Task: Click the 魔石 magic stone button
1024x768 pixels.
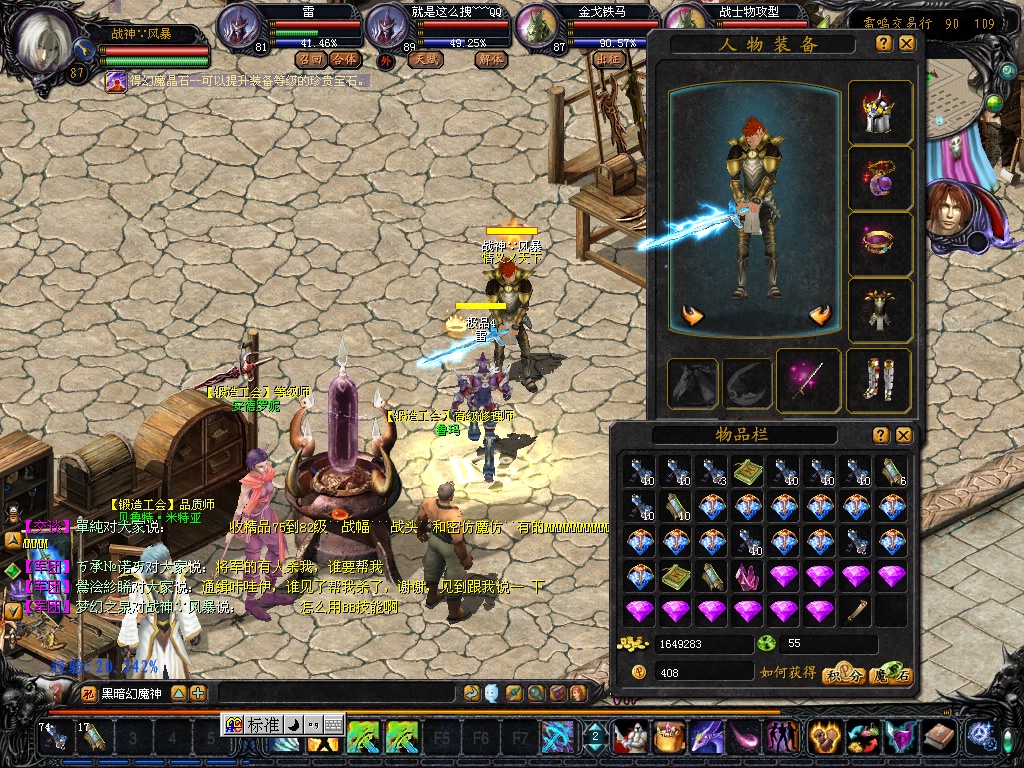Action: [x=891, y=676]
